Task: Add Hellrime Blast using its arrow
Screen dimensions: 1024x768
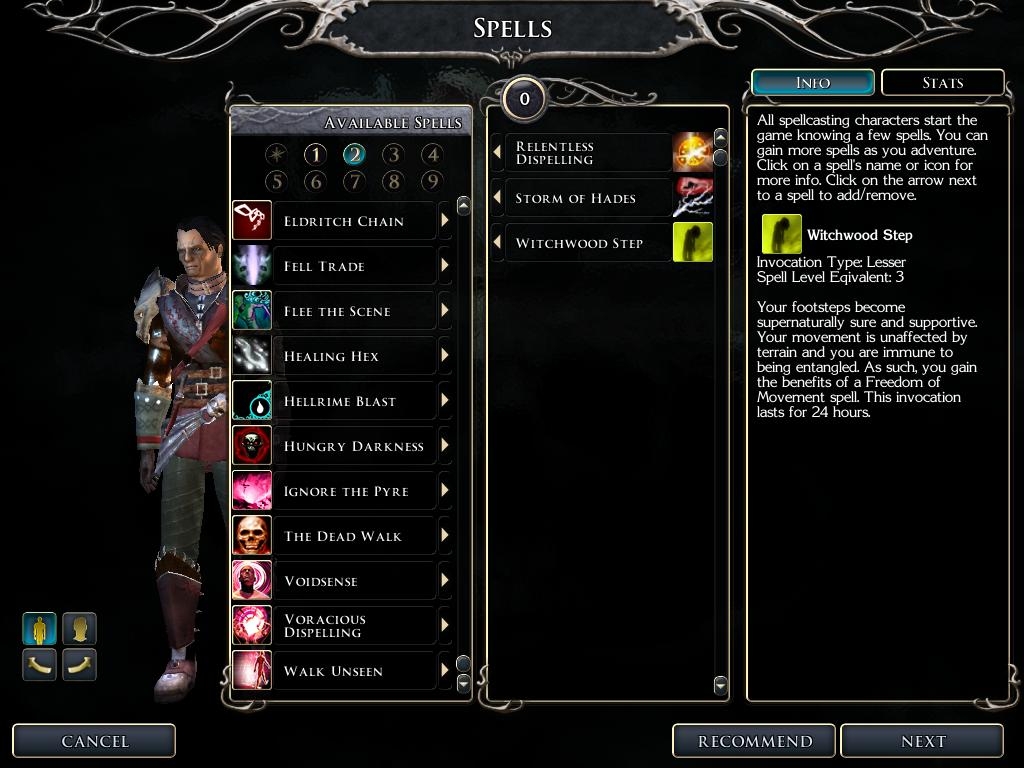Action: coord(445,401)
